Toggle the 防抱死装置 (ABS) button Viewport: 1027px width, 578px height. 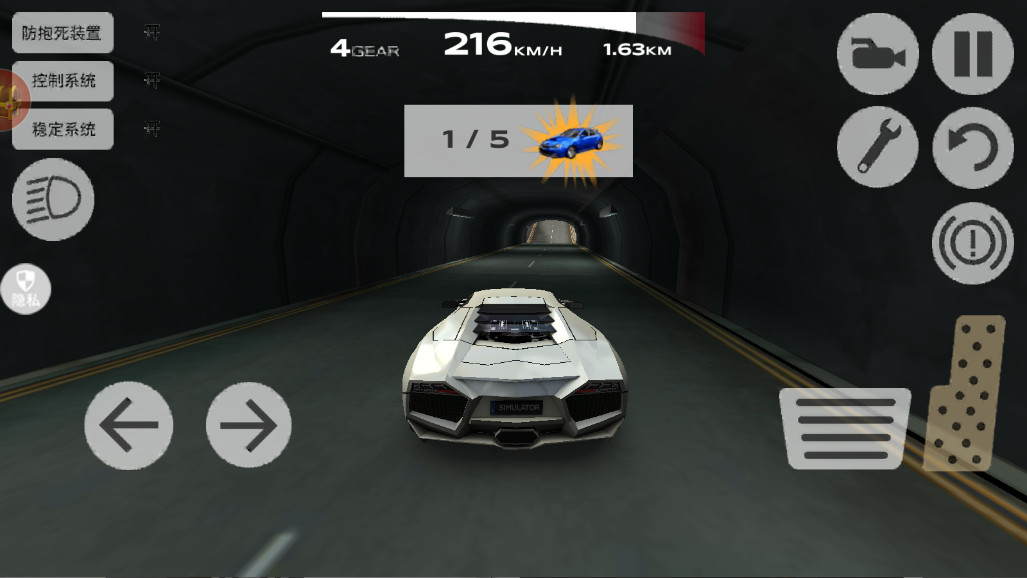(x=62, y=33)
